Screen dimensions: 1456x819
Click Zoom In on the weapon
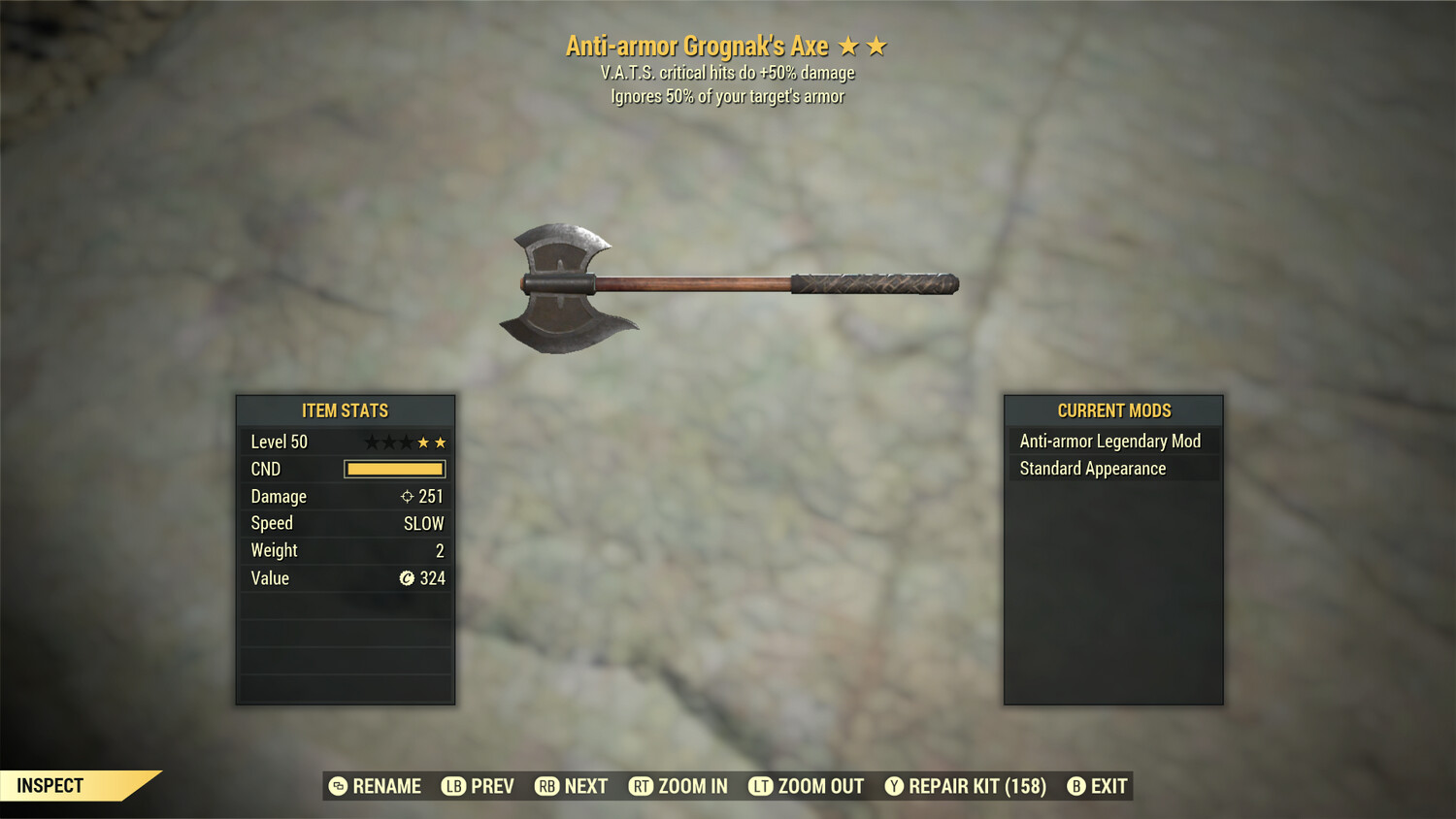pyautogui.click(x=678, y=786)
